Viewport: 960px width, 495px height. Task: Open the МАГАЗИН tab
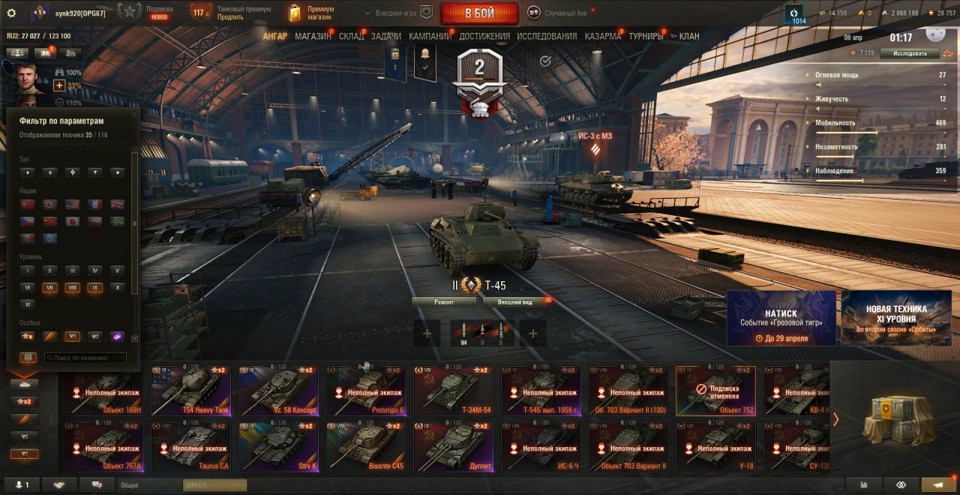click(x=313, y=36)
